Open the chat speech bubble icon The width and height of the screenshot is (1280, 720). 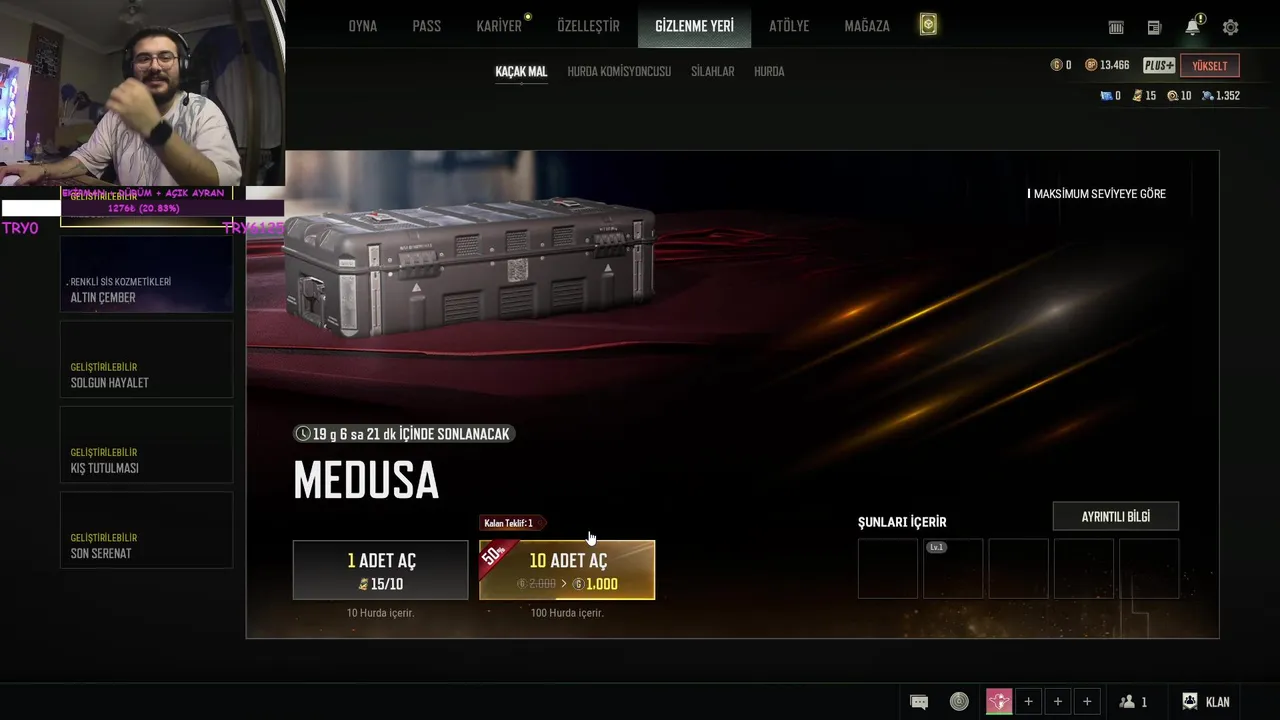[x=919, y=702]
